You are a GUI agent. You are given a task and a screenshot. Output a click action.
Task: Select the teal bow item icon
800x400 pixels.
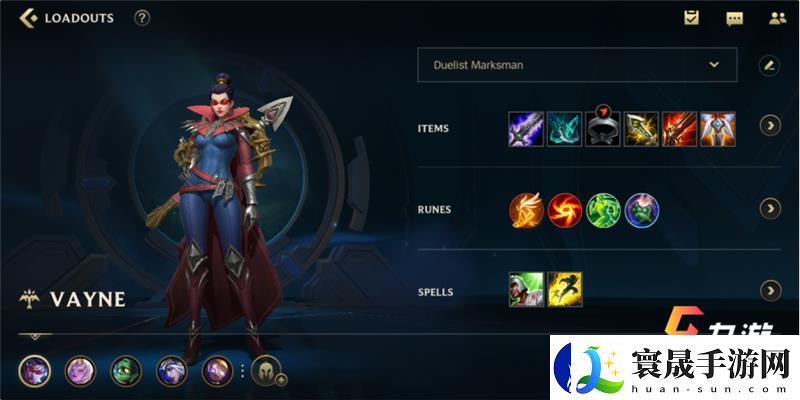(564, 128)
